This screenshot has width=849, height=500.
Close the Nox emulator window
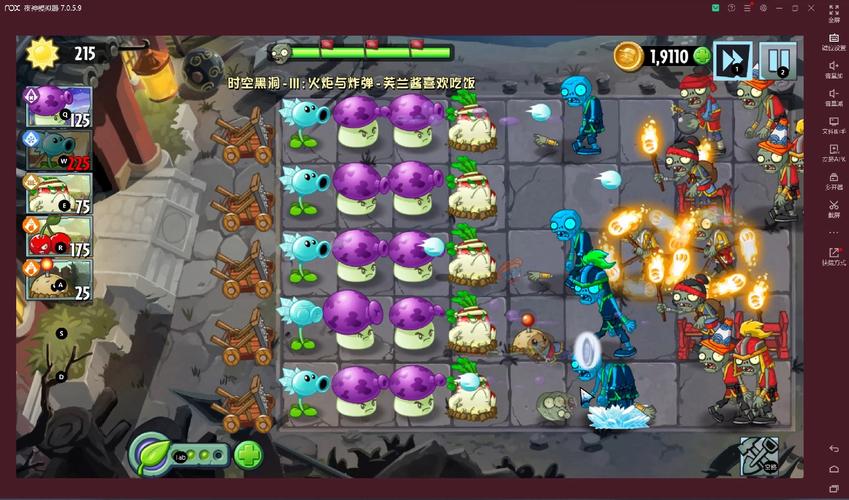tap(811, 8)
